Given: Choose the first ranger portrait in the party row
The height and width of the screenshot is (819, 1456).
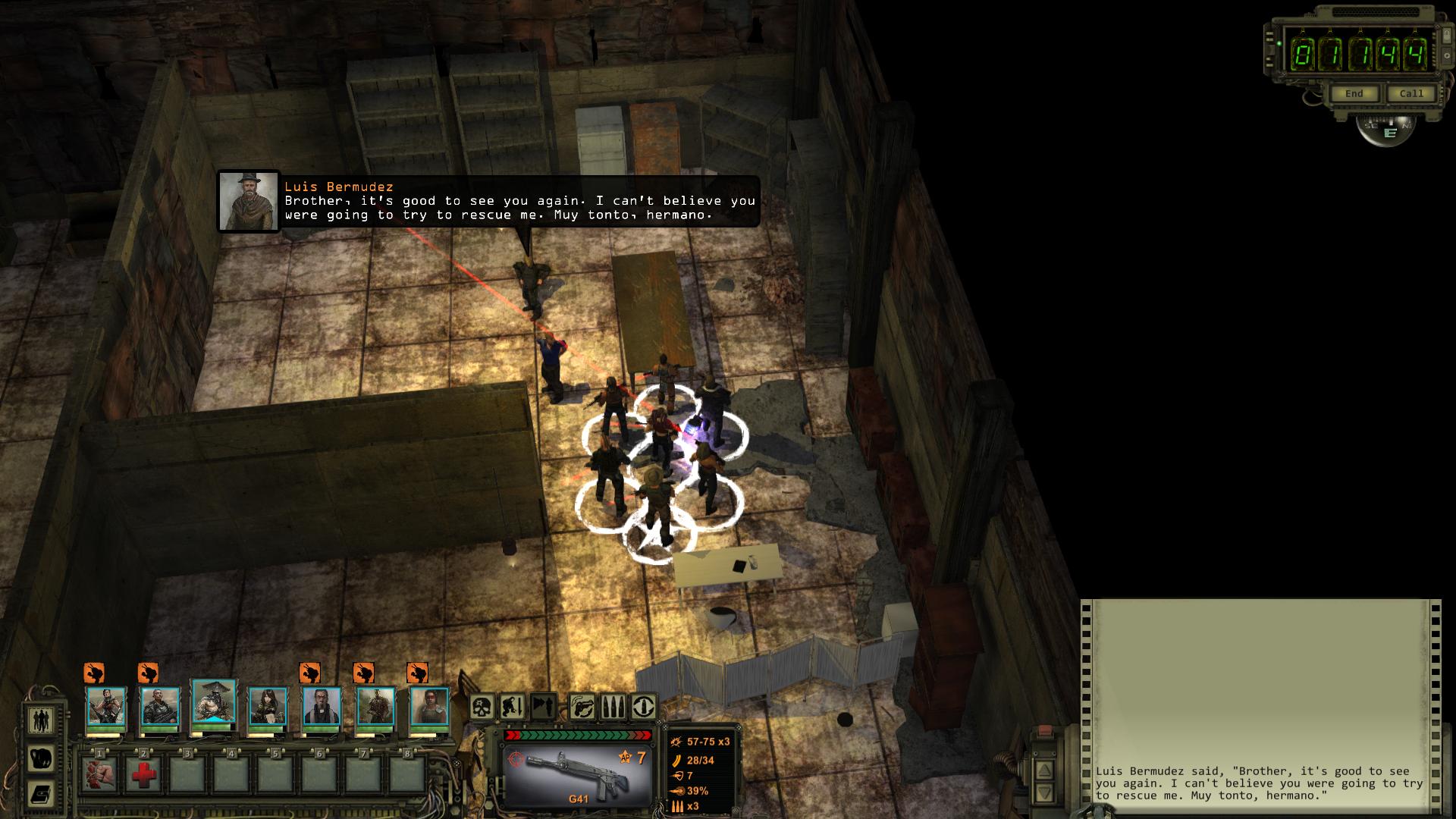Looking at the screenshot, I should 105,707.
